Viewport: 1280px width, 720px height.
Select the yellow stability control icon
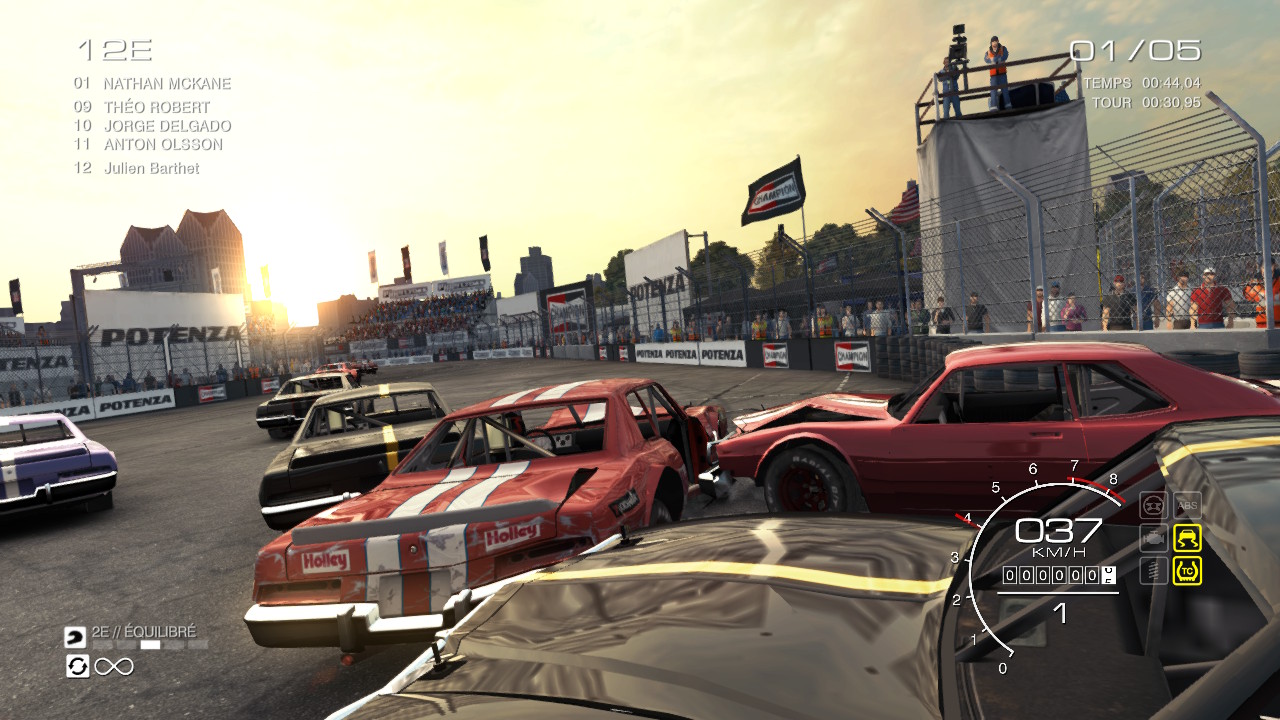(x=1187, y=538)
